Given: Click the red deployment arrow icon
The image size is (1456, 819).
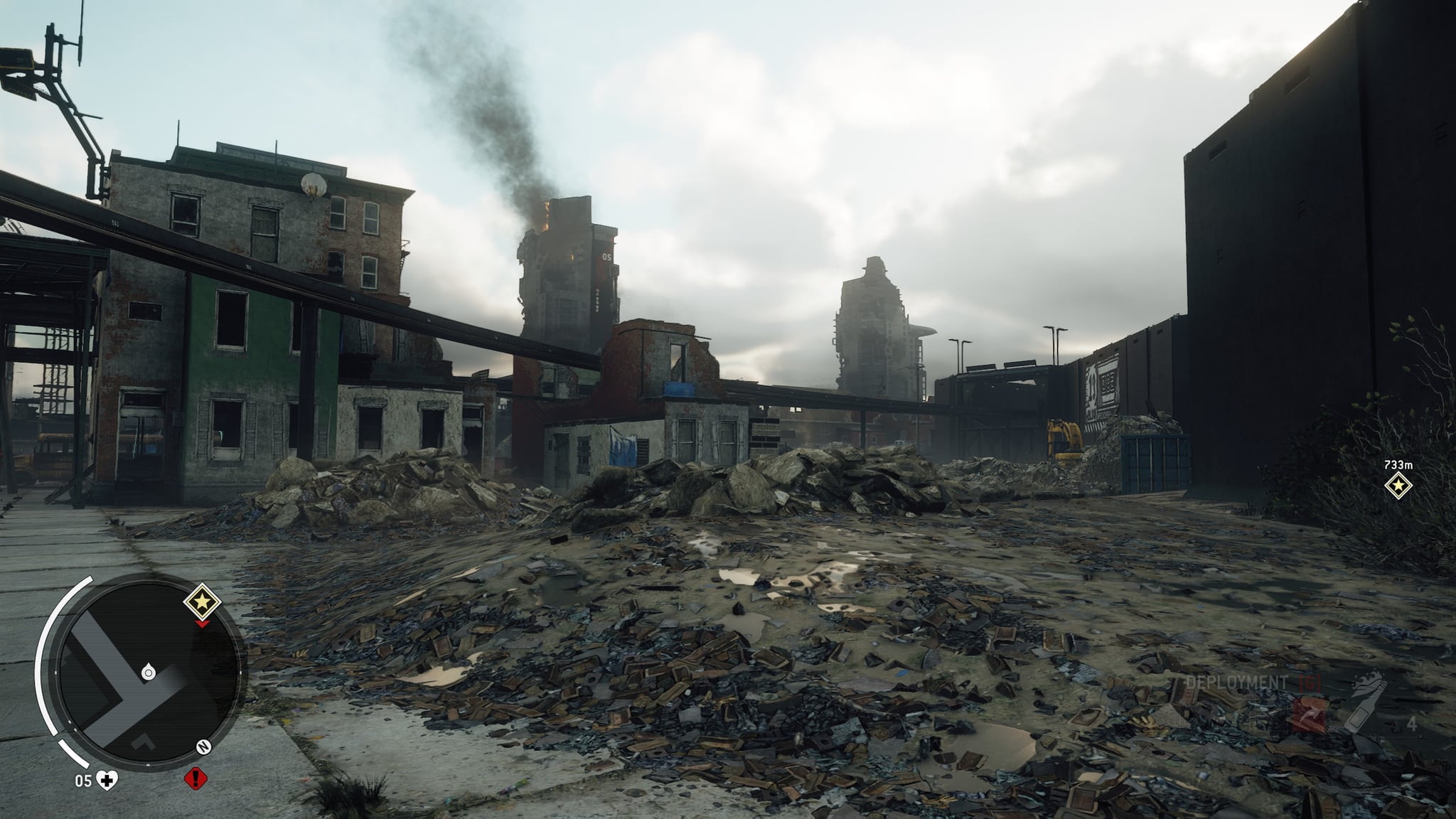Looking at the screenshot, I should 1310,714.
